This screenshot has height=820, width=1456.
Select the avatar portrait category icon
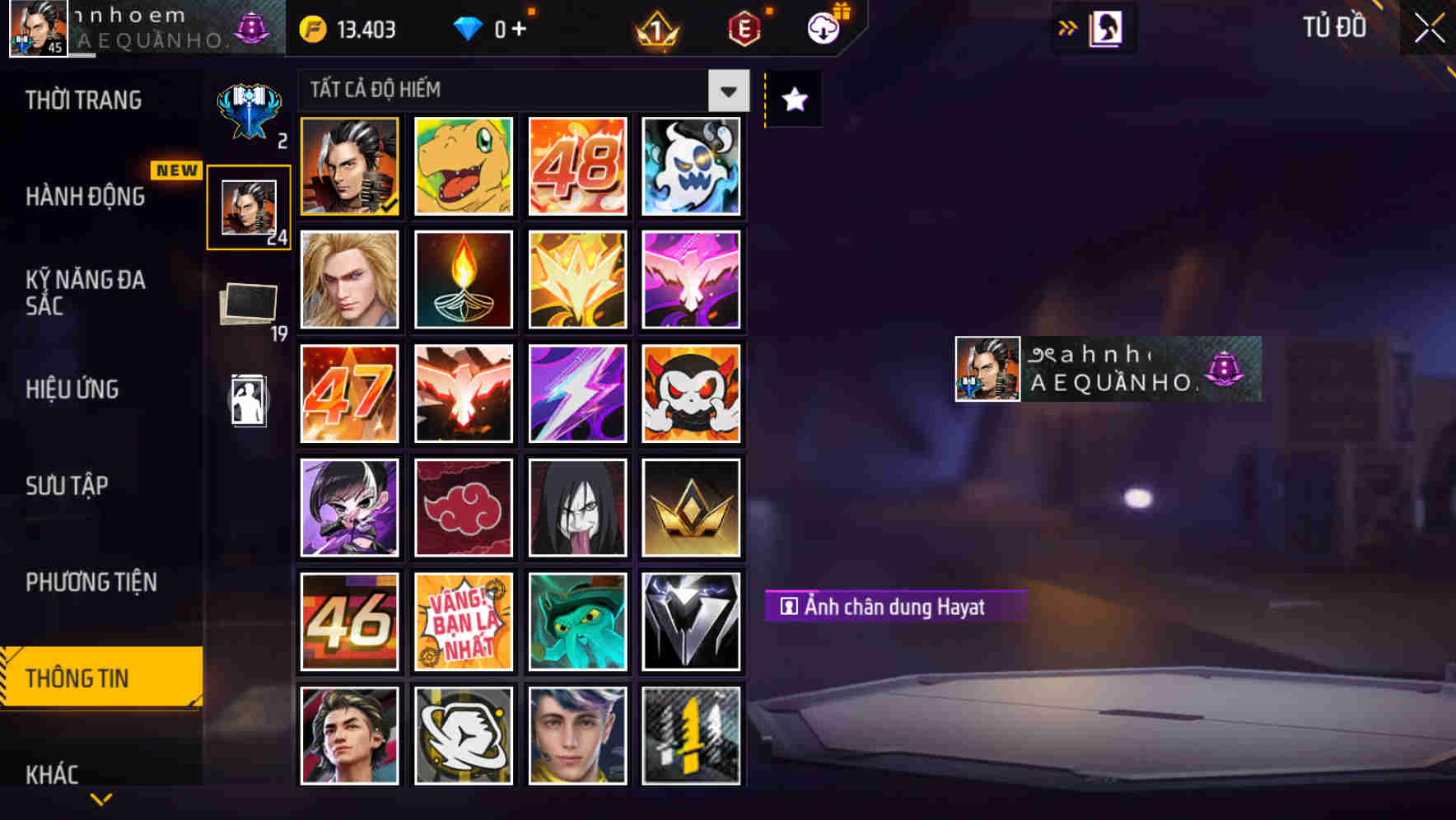tap(248, 205)
